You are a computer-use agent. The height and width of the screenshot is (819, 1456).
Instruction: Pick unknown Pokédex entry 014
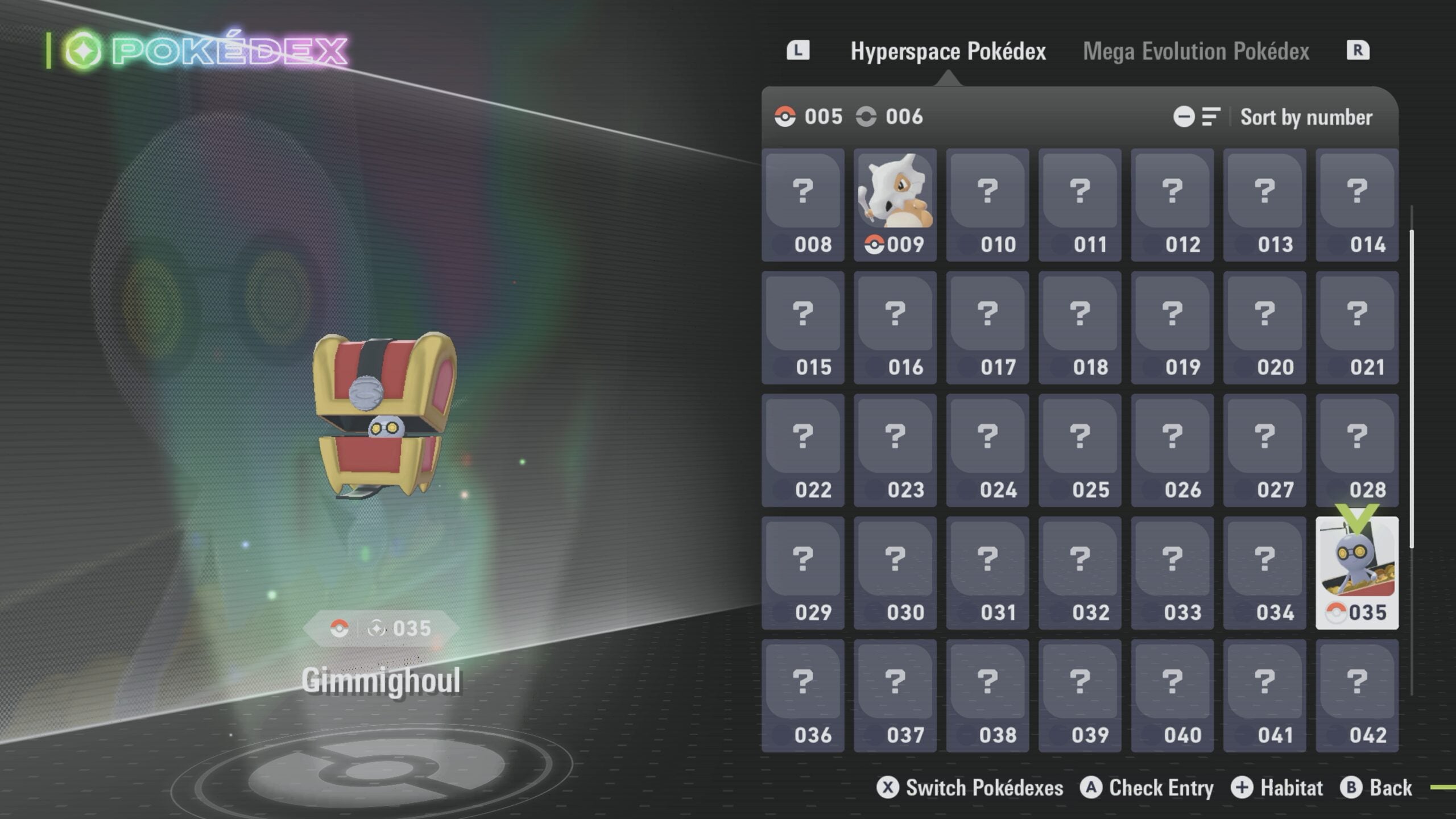1356,205
